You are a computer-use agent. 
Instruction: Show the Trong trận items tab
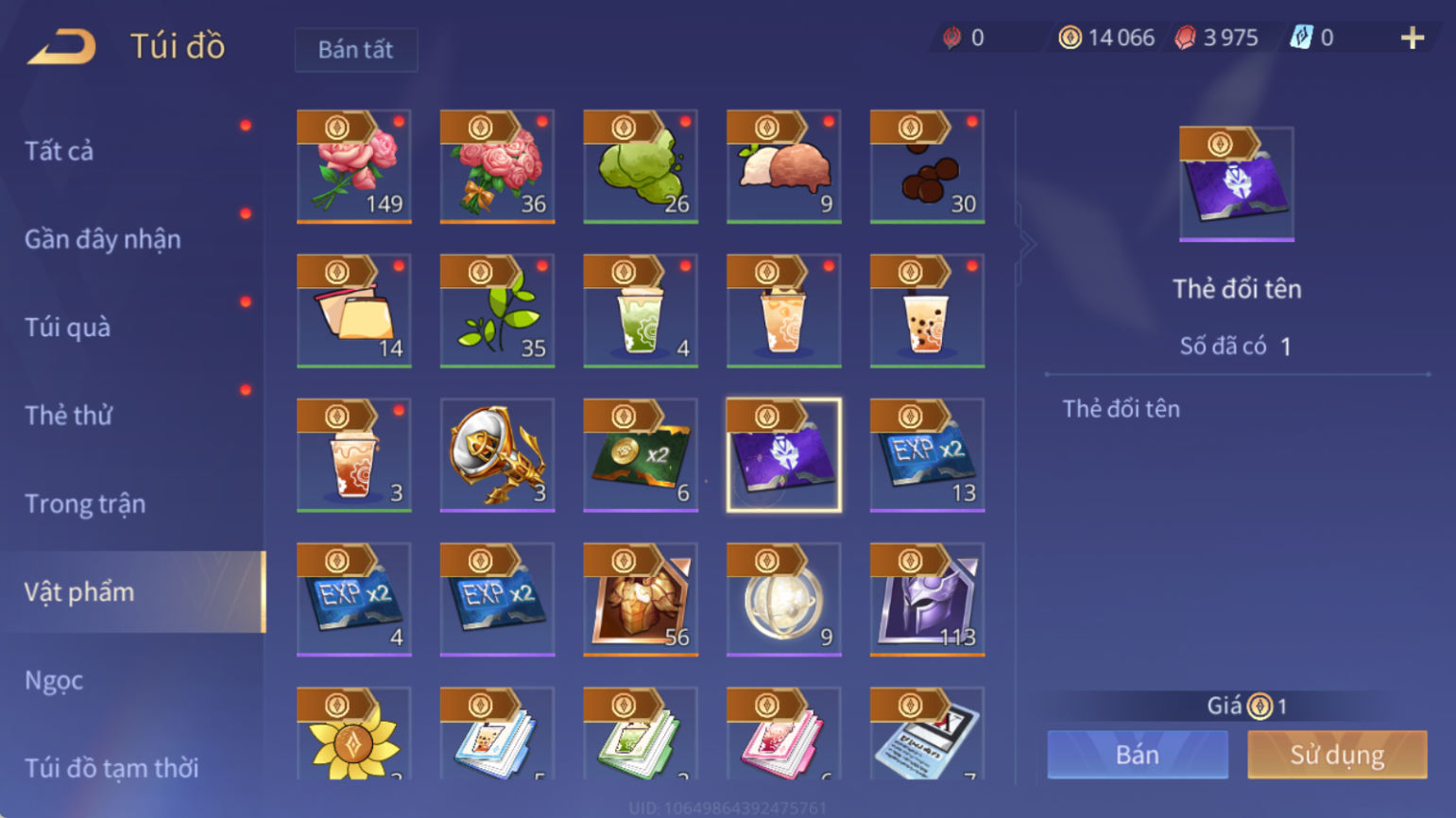pos(85,504)
